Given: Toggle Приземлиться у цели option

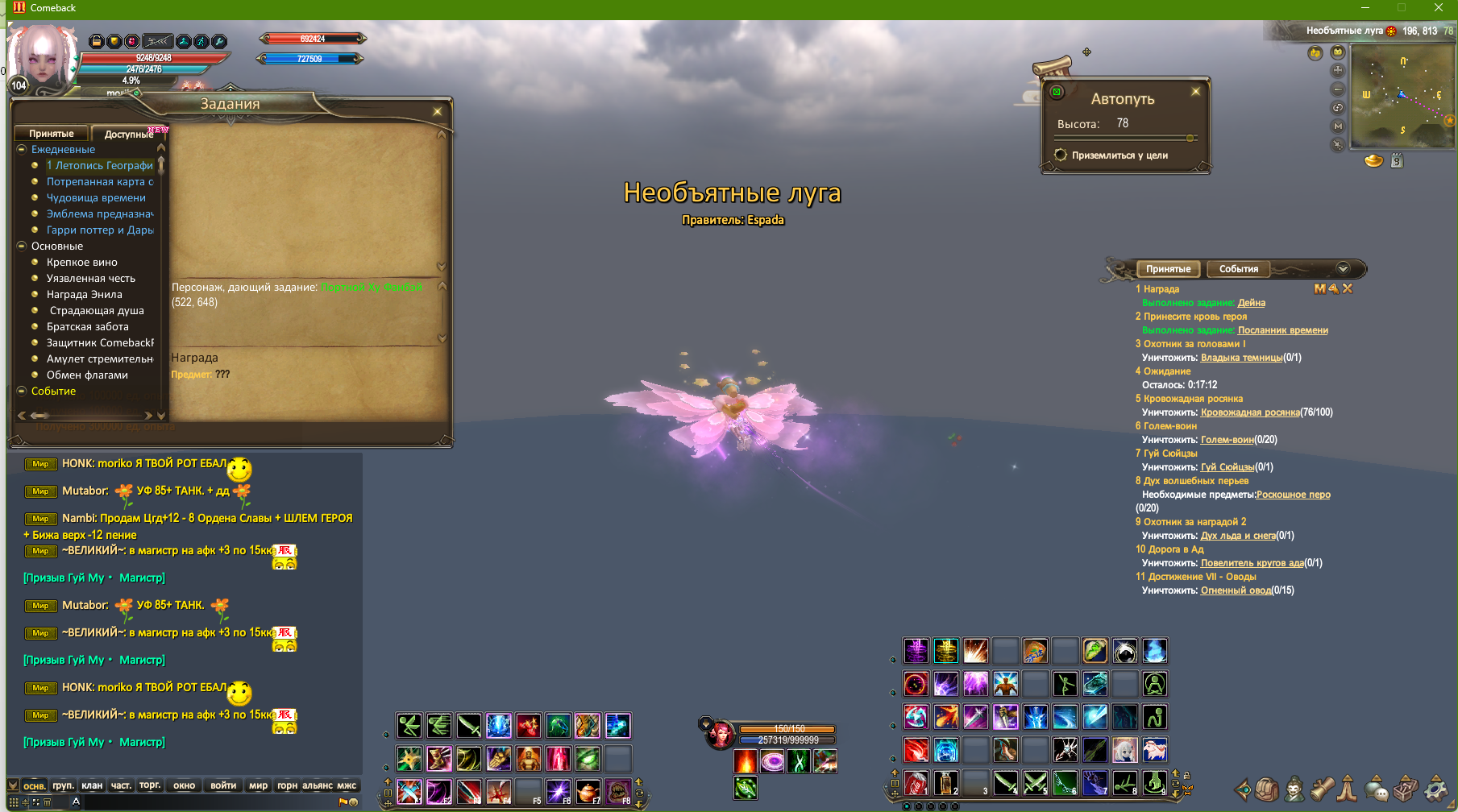Looking at the screenshot, I should click(1061, 155).
